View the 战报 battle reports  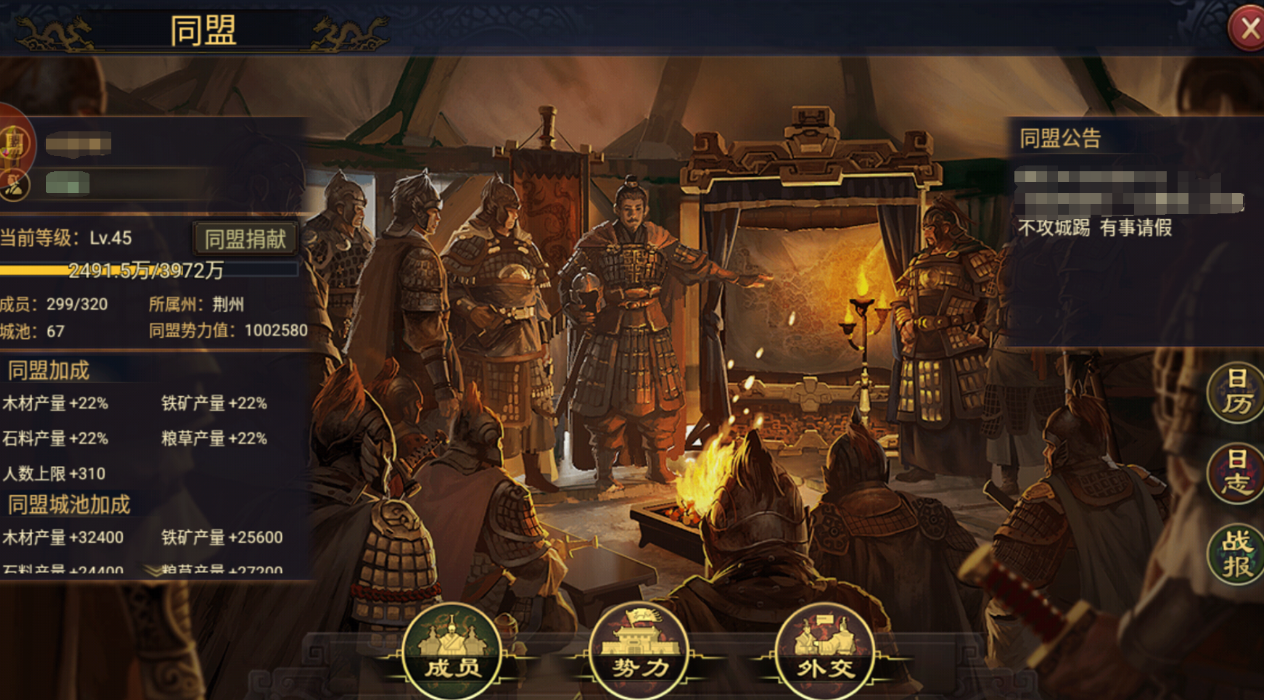point(1237,553)
